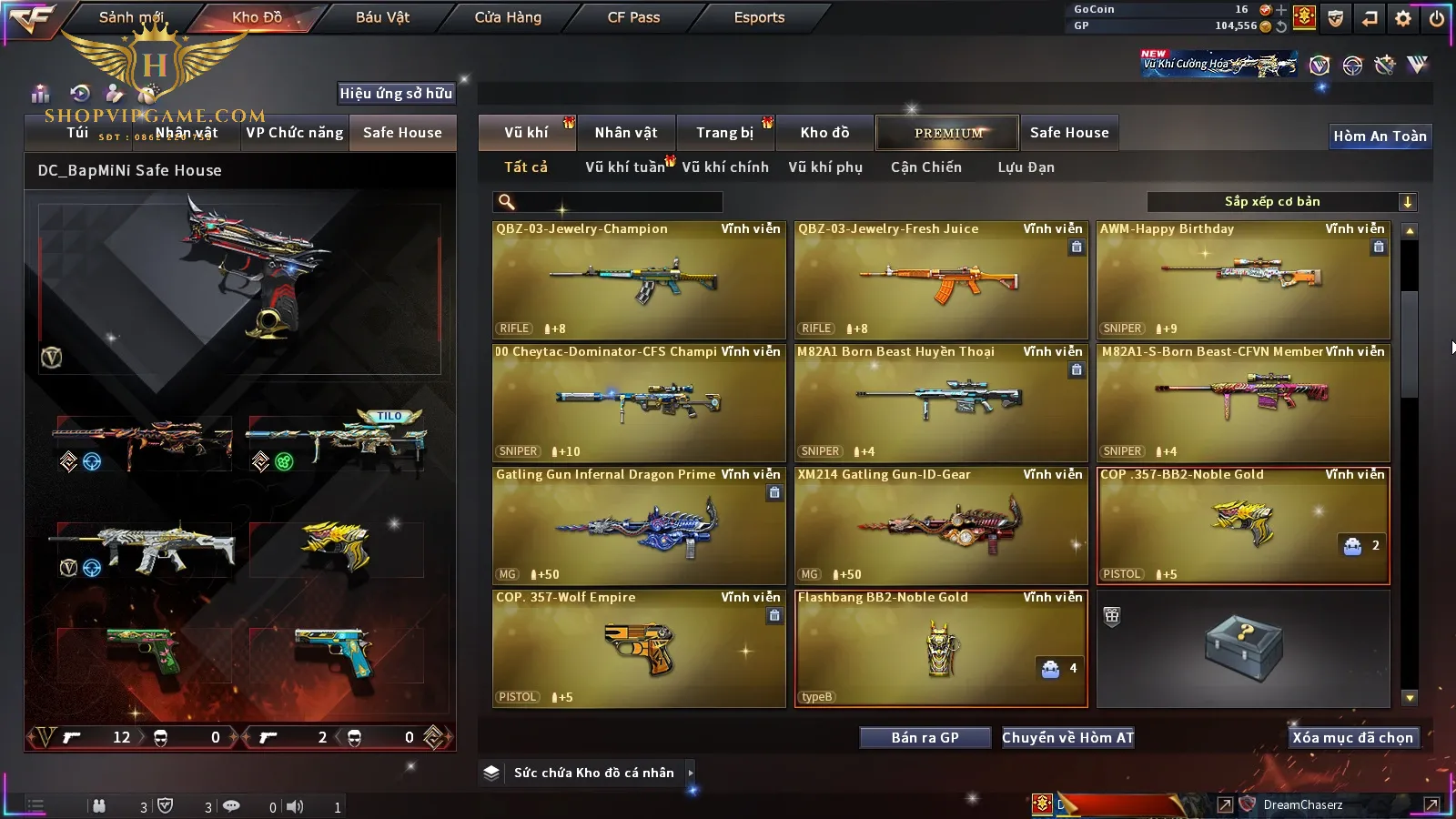
Task: Select the COP. 357-Wolf Empire pistol
Action: coord(639,649)
